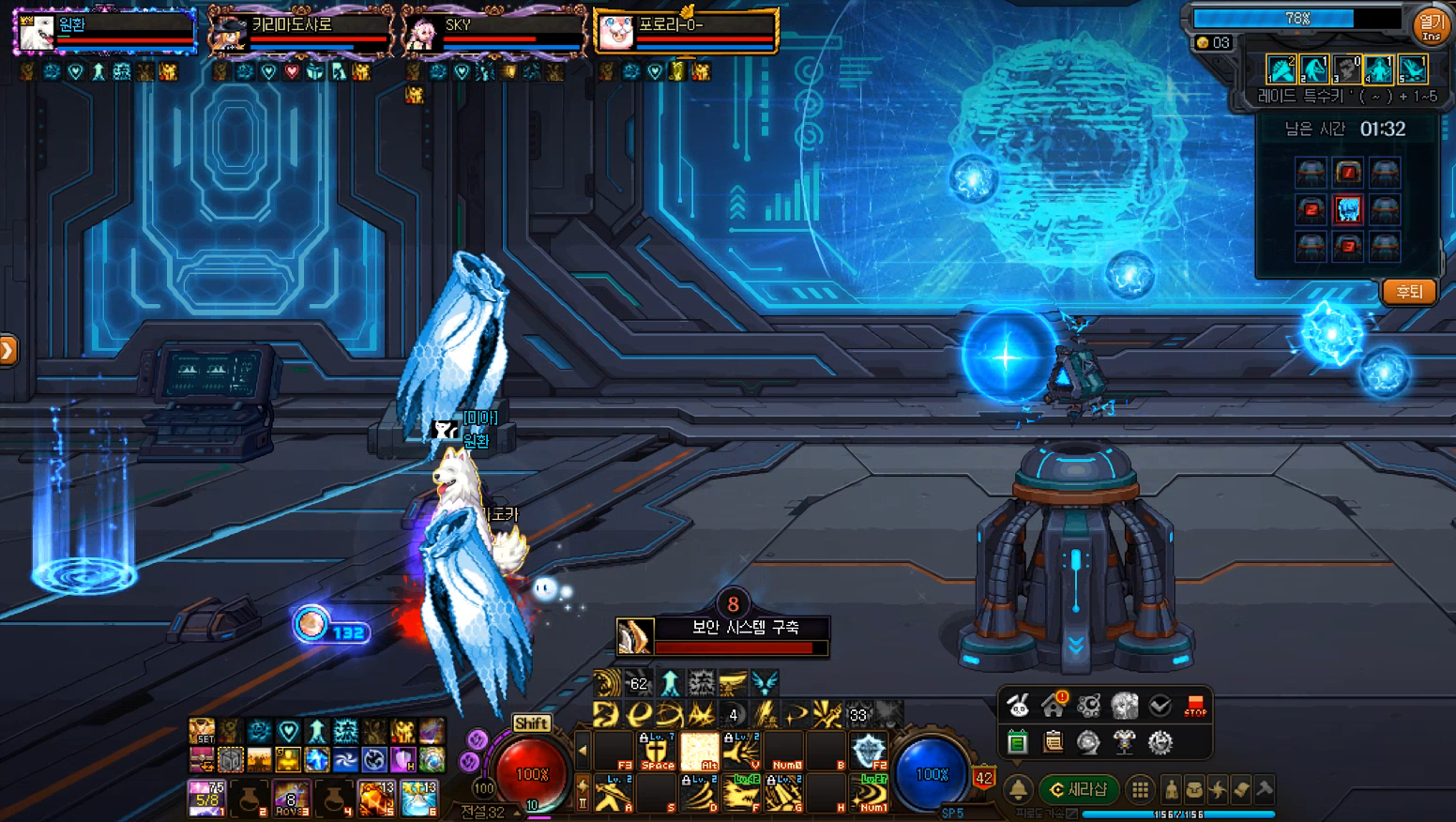Use the shield skill bound to Space
The height and width of the screenshot is (822, 1456).
(657, 751)
